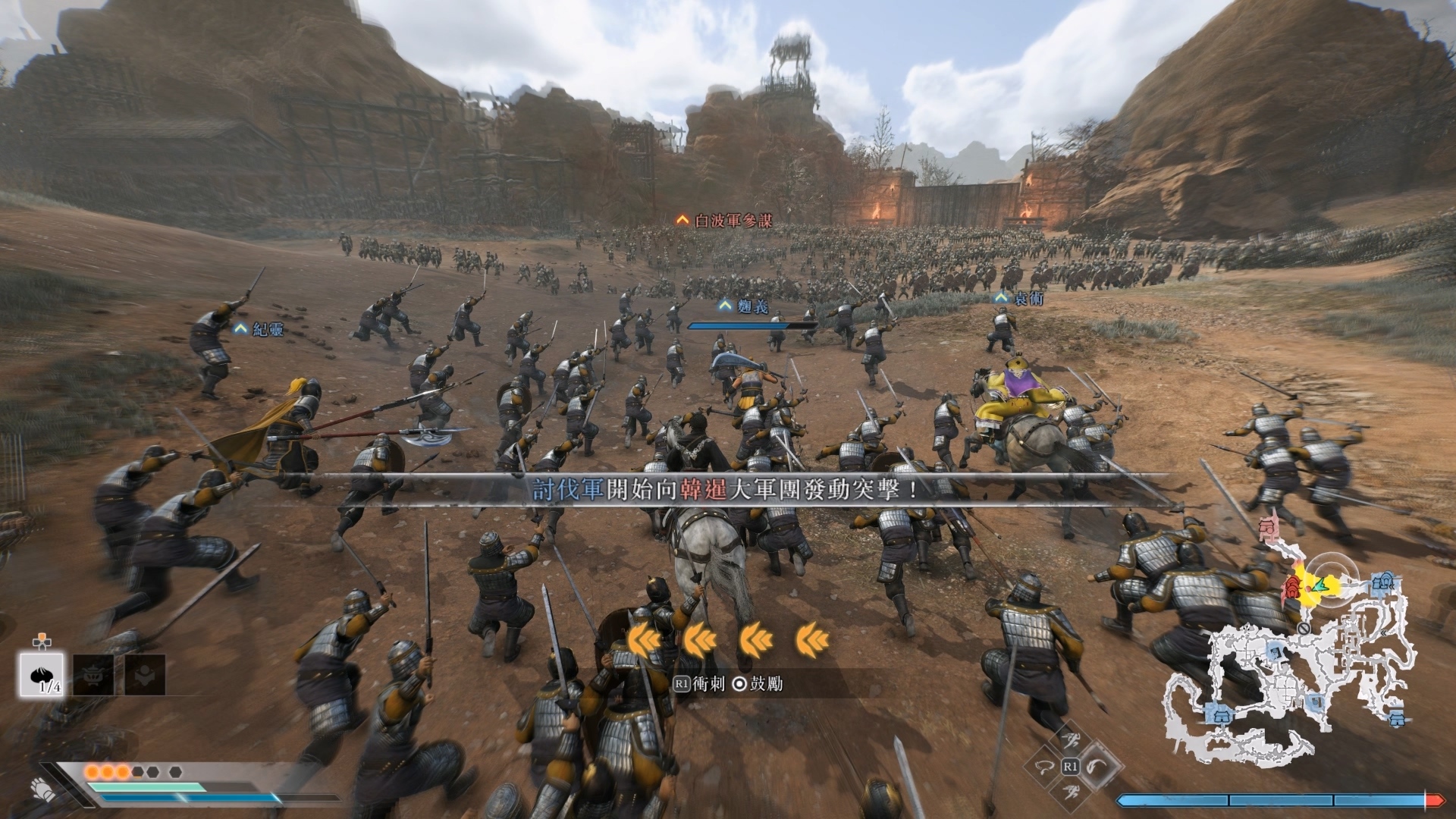Click the red enemy base marker on minimap
Screen dimensions: 1456x819
coord(1292,585)
